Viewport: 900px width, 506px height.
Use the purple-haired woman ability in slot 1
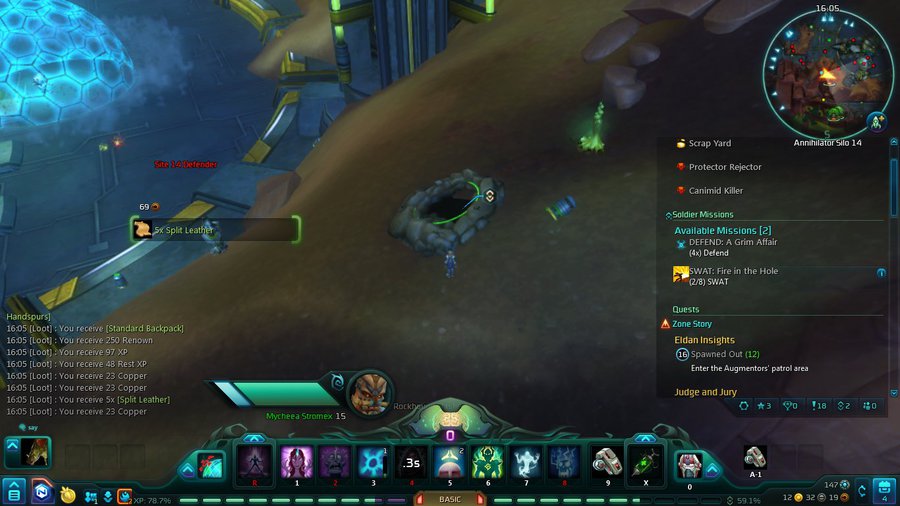point(296,463)
